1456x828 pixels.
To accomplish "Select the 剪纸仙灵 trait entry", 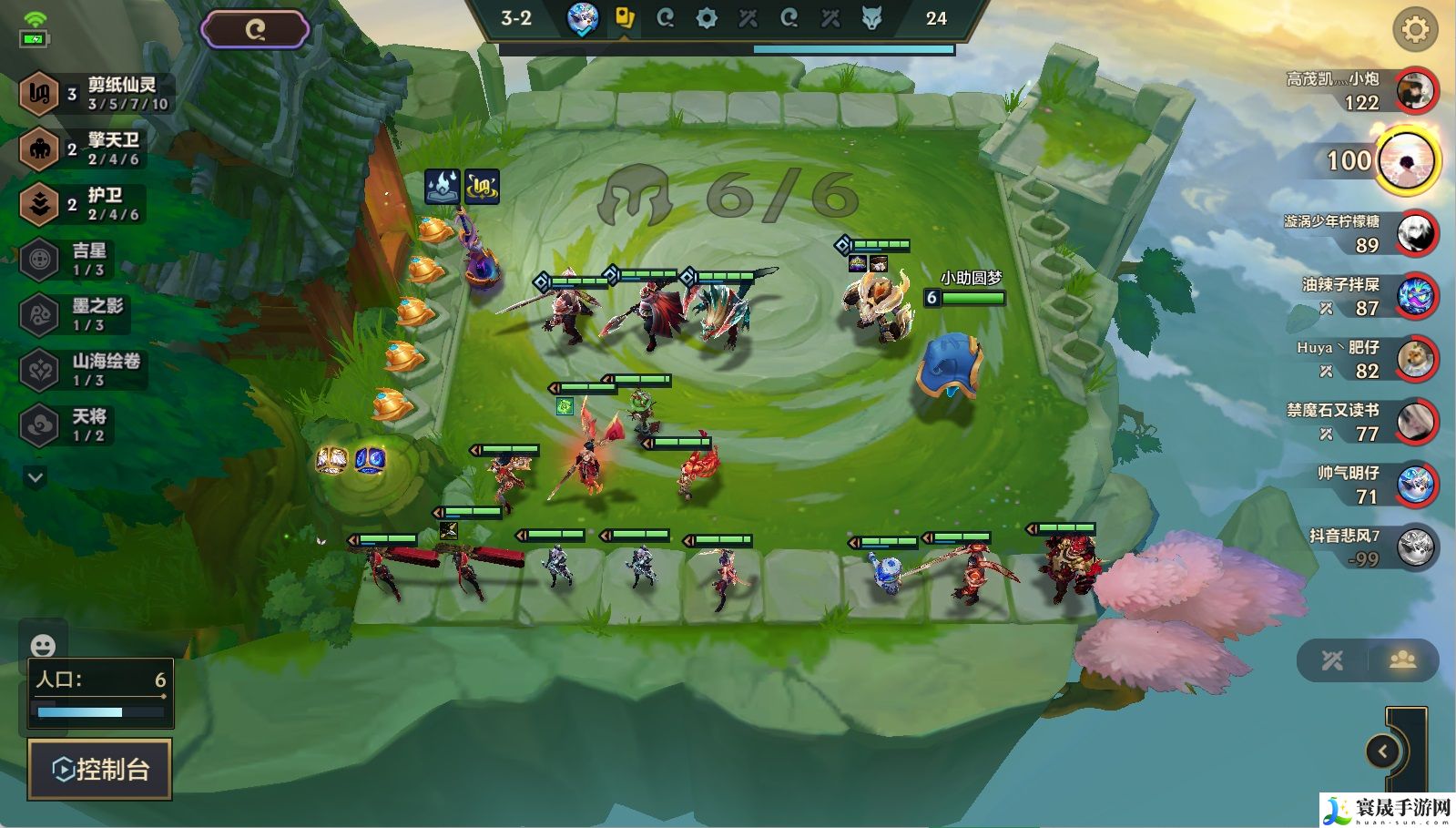I will tap(96, 93).
